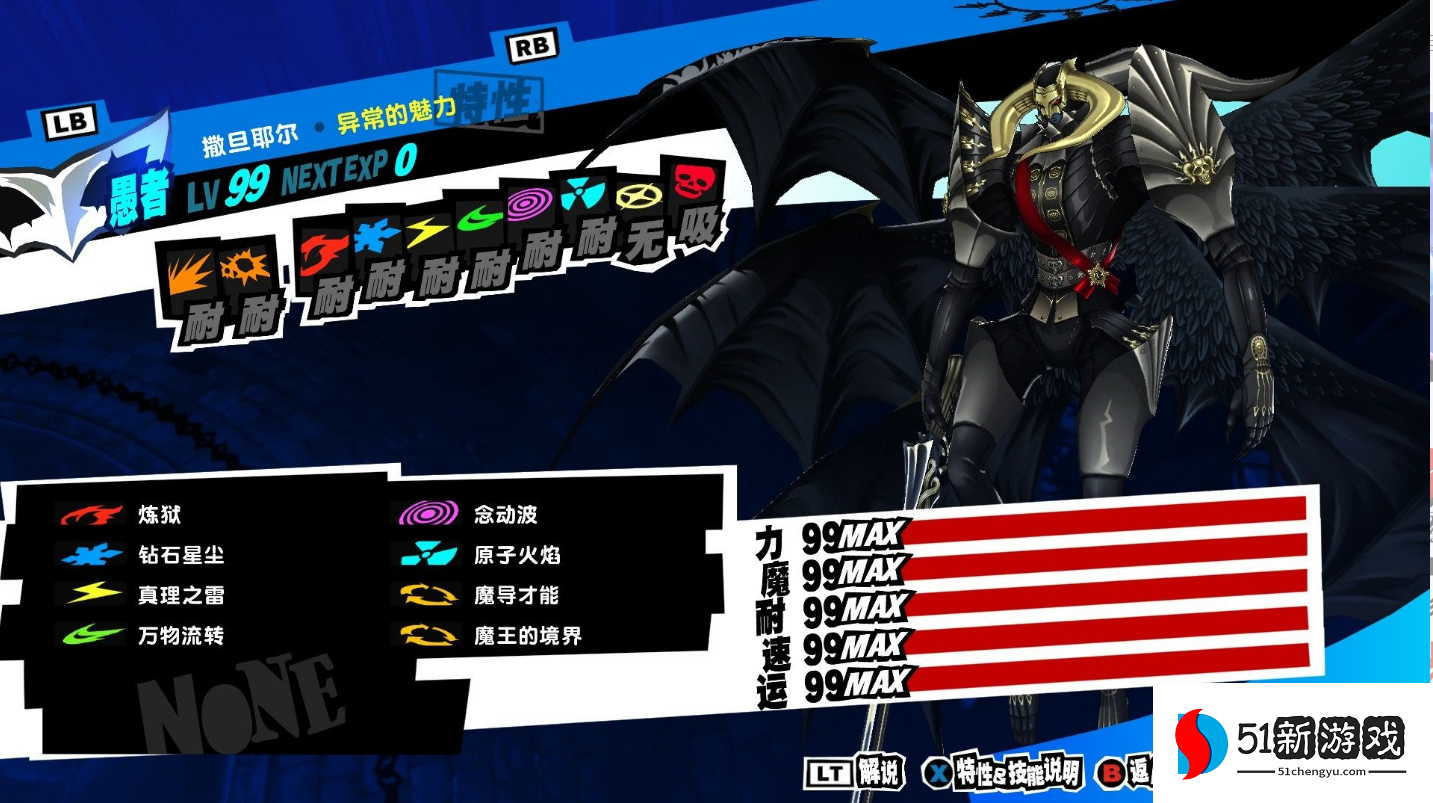Select the 万物流转 wind skill
The image size is (1433, 803).
(181, 635)
